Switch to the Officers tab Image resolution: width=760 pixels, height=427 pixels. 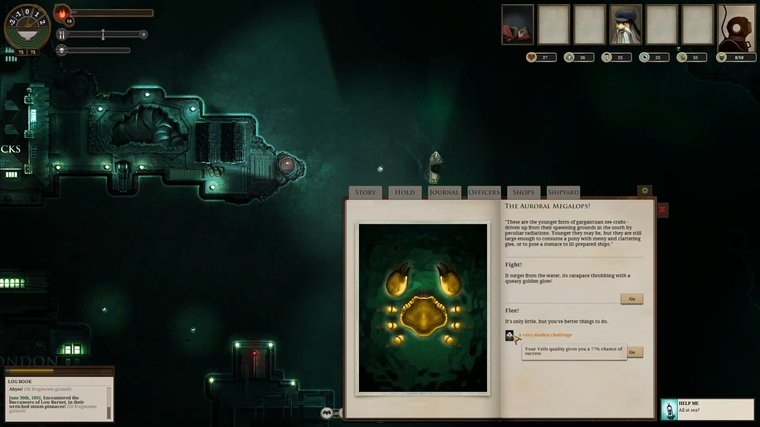point(484,192)
